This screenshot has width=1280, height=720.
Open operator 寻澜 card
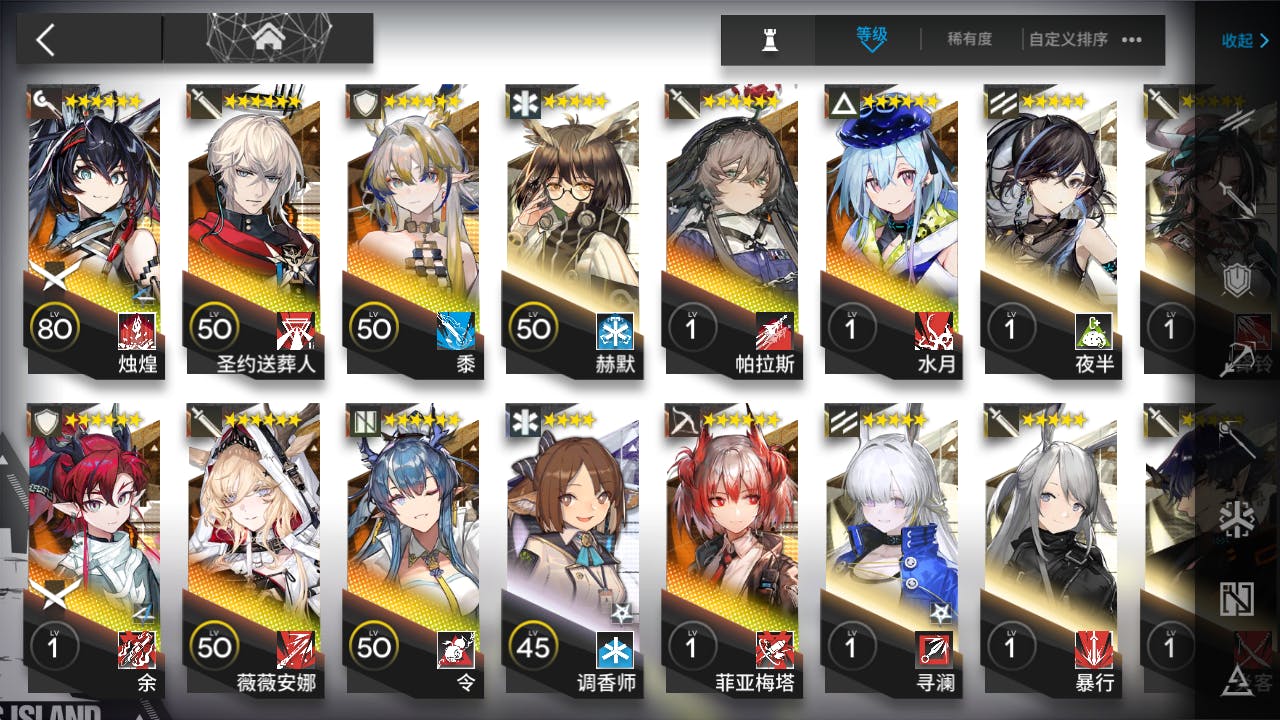[x=891, y=550]
